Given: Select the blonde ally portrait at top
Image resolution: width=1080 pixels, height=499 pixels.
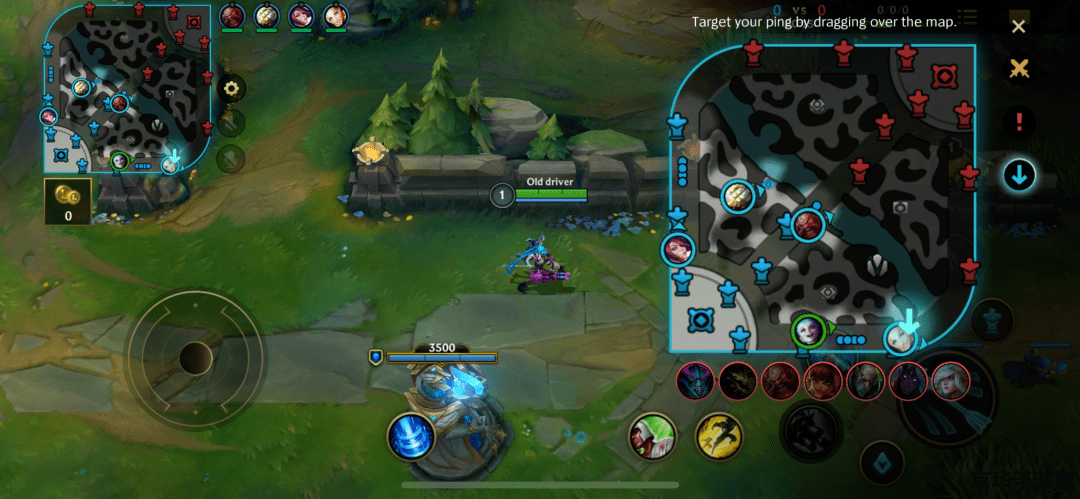Looking at the screenshot, I should click(x=335, y=16).
